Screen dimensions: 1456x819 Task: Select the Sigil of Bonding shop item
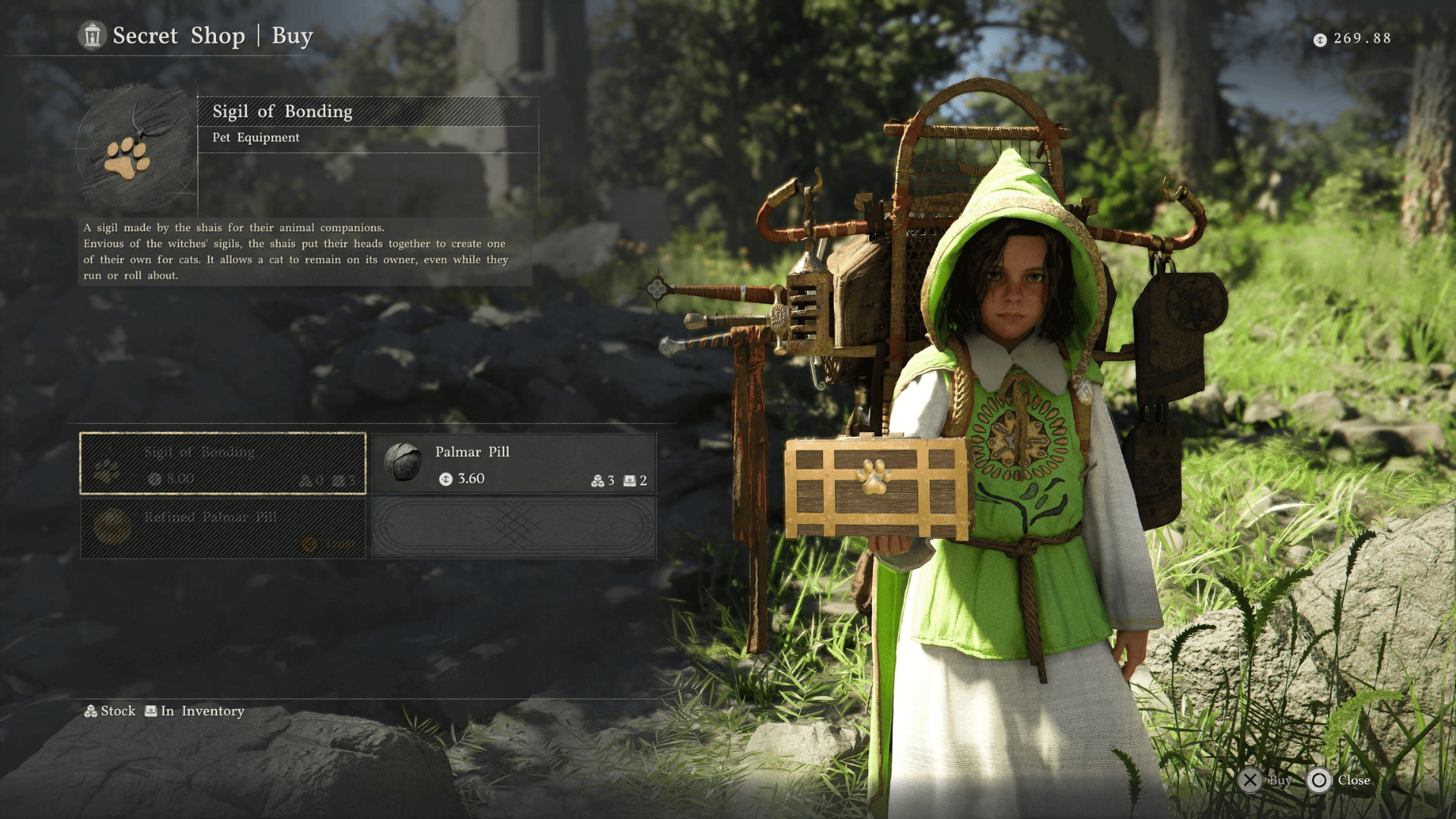[x=223, y=463]
